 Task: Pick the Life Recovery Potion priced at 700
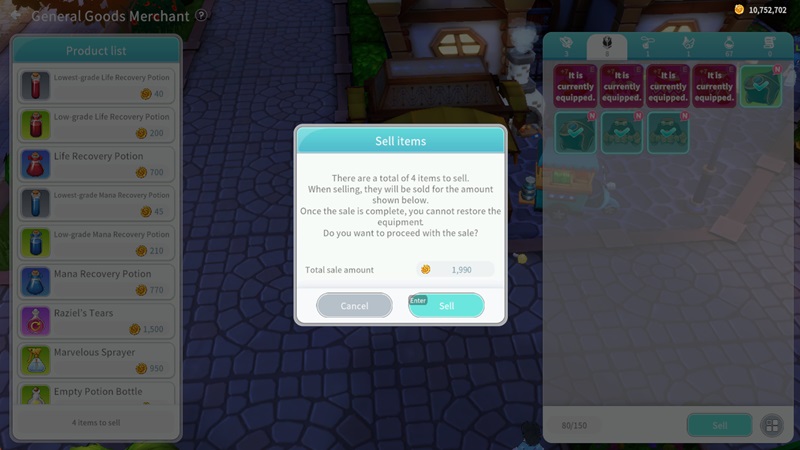coord(96,164)
